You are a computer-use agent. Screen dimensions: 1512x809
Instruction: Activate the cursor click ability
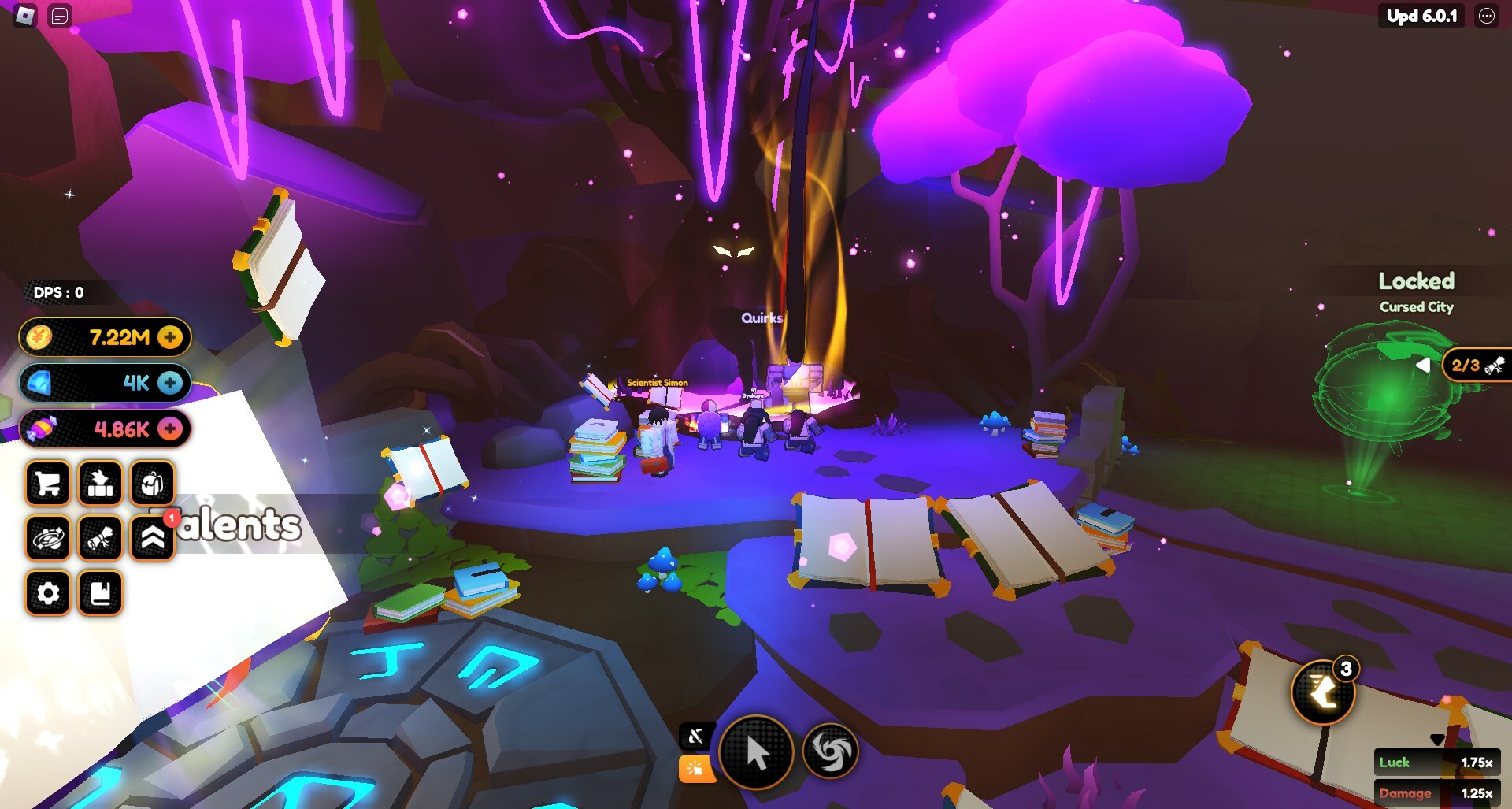coord(756,753)
